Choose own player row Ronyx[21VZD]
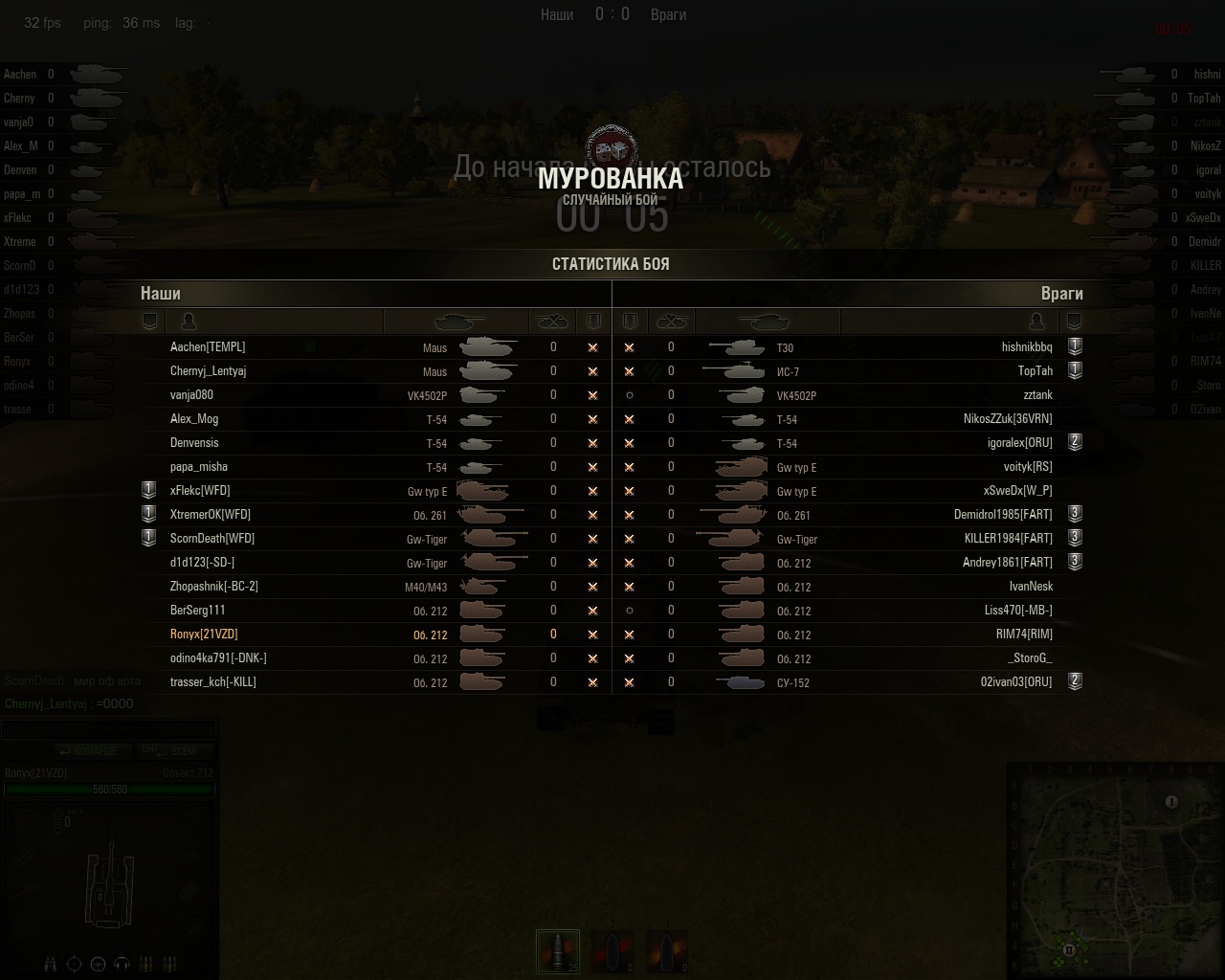The image size is (1225, 980). (x=204, y=635)
